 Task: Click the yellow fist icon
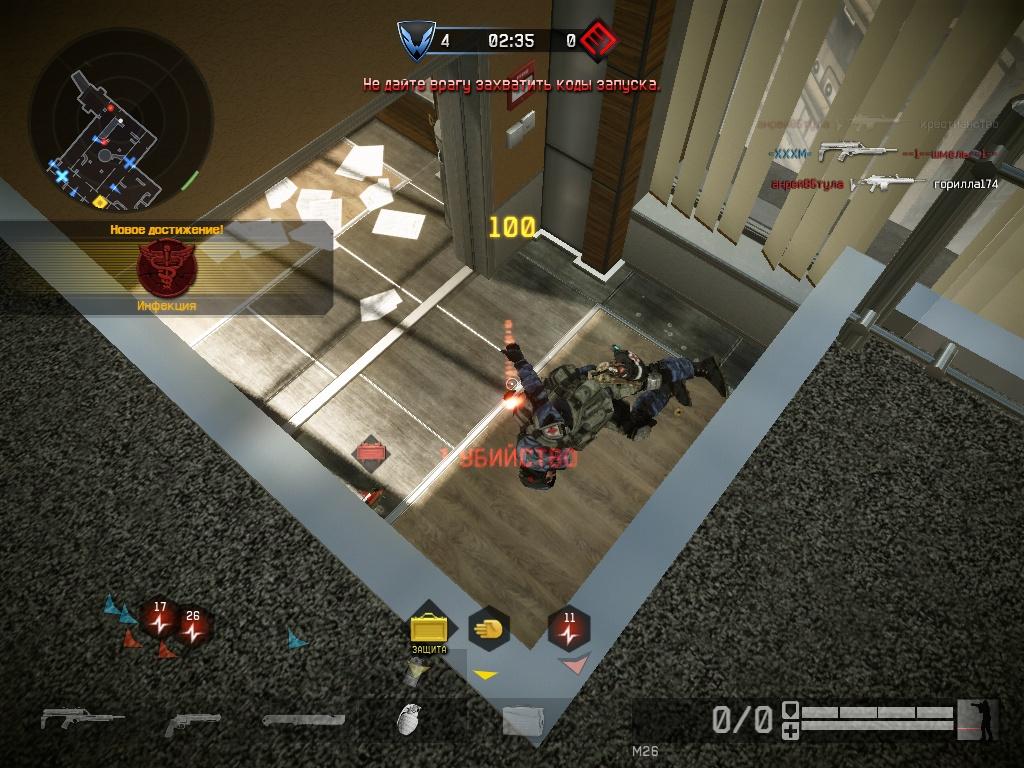[489, 629]
